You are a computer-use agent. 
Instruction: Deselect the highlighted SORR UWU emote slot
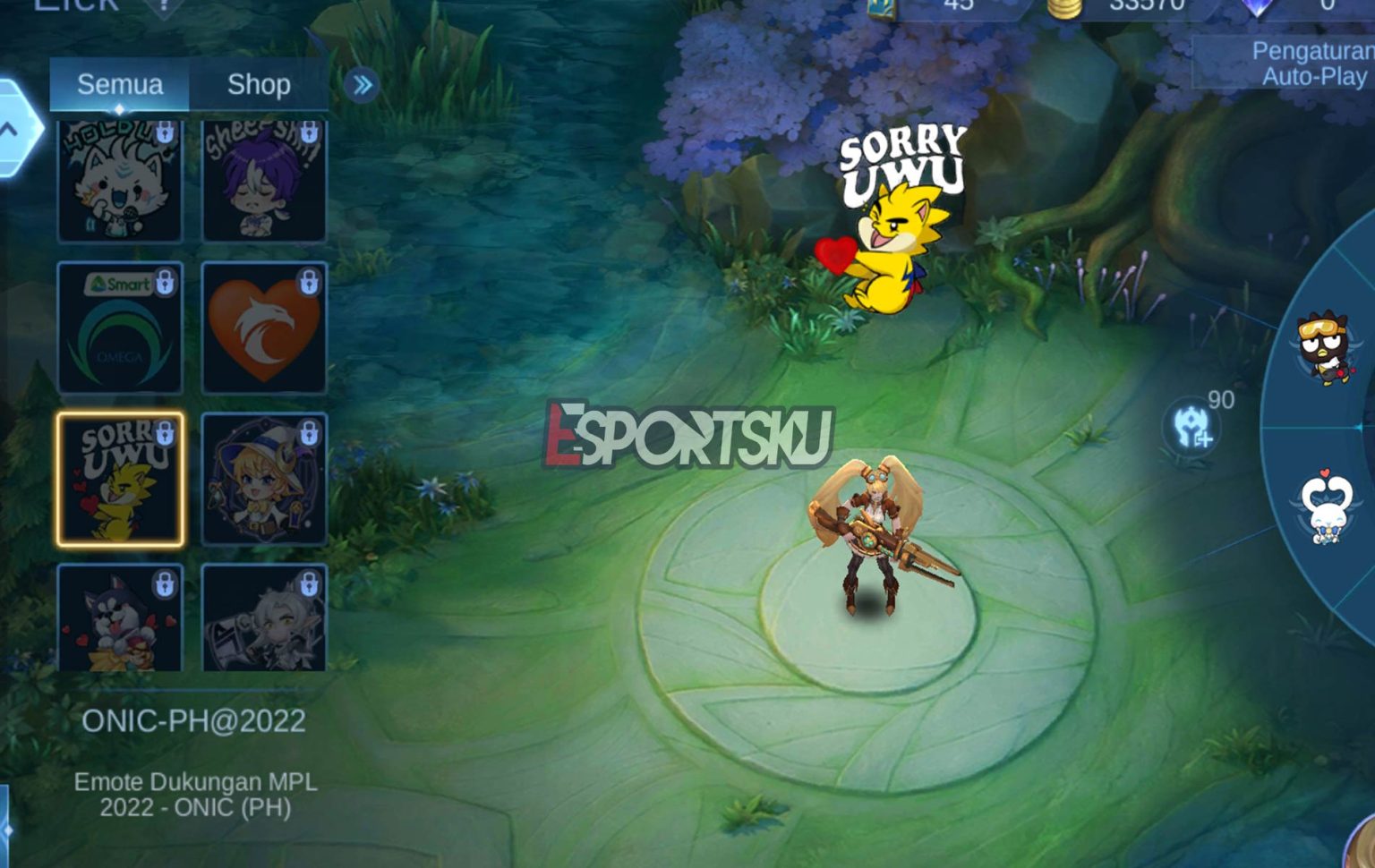(x=121, y=479)
